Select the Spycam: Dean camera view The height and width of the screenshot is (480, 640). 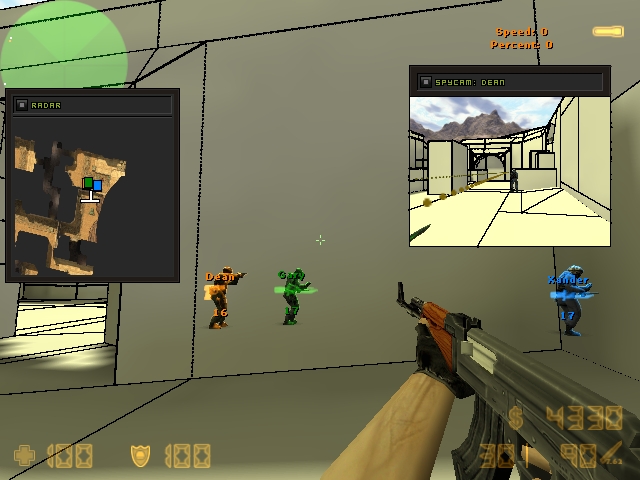(509, 170)
